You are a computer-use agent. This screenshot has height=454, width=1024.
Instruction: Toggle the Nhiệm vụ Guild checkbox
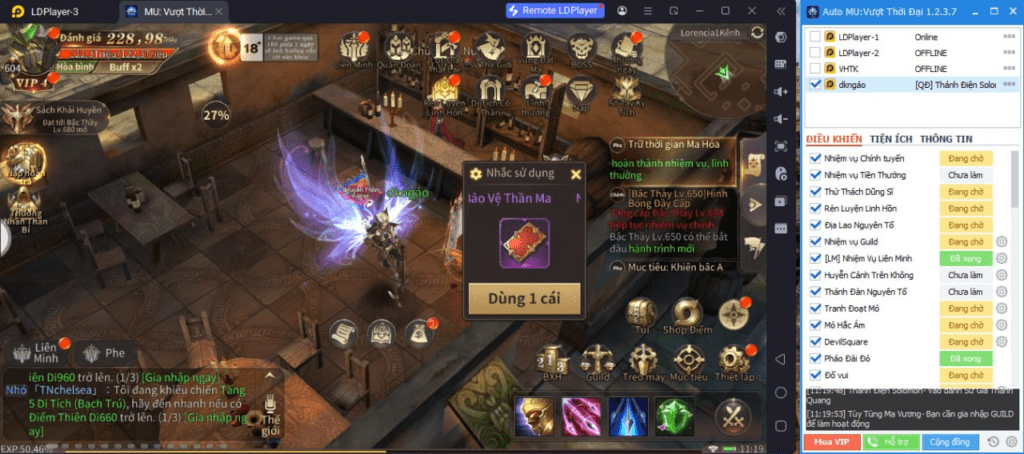click(813, 241)
